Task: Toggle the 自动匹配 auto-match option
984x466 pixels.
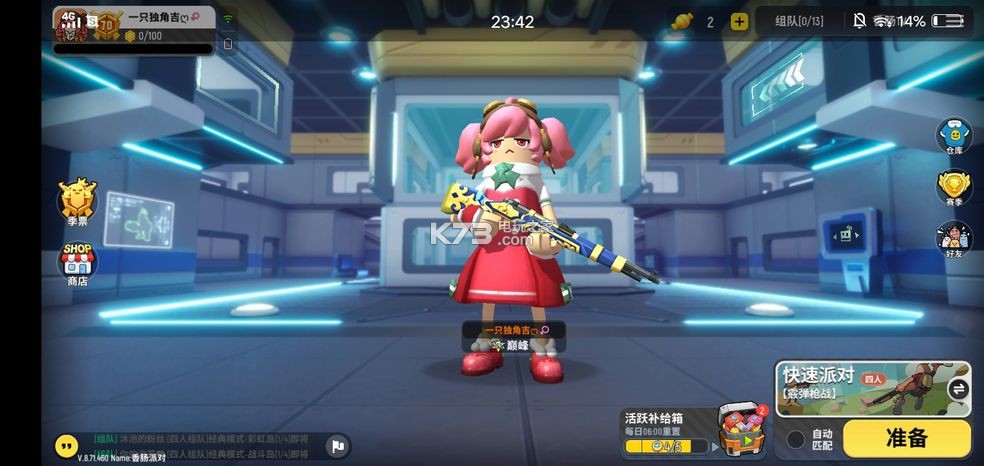Action: [x=796, y=439]
